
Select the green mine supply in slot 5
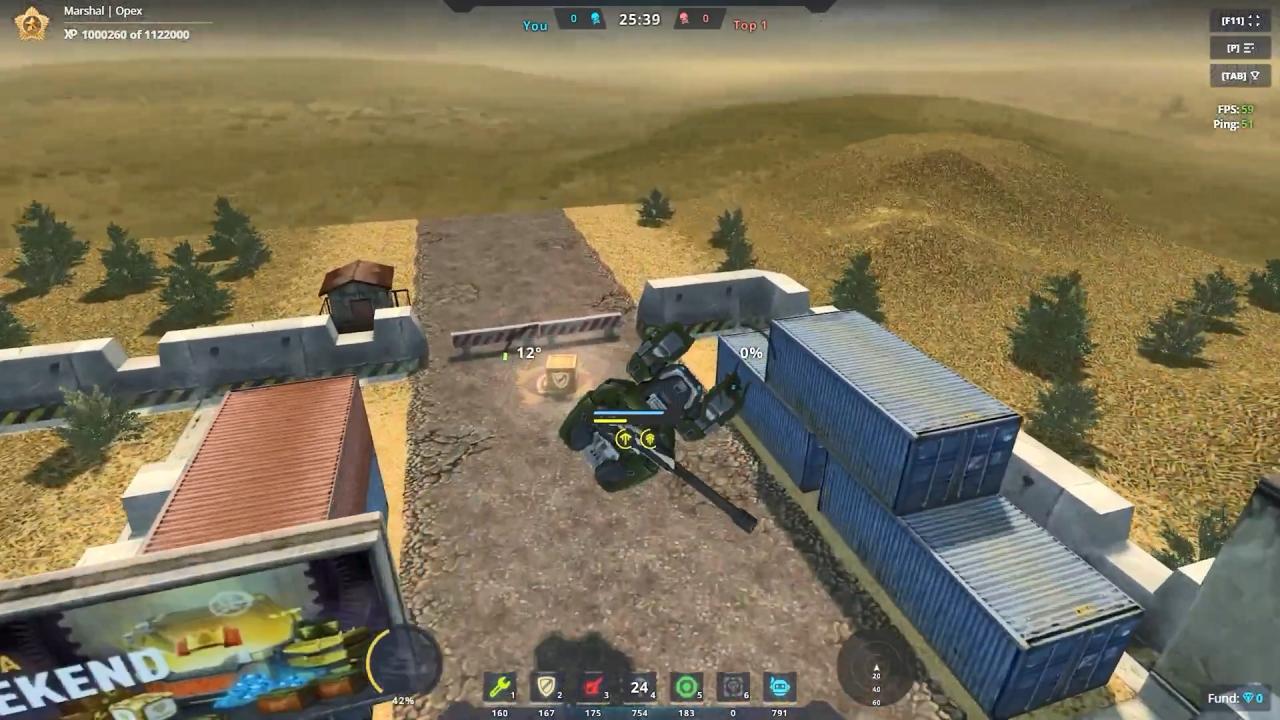[x=687, y=688]
